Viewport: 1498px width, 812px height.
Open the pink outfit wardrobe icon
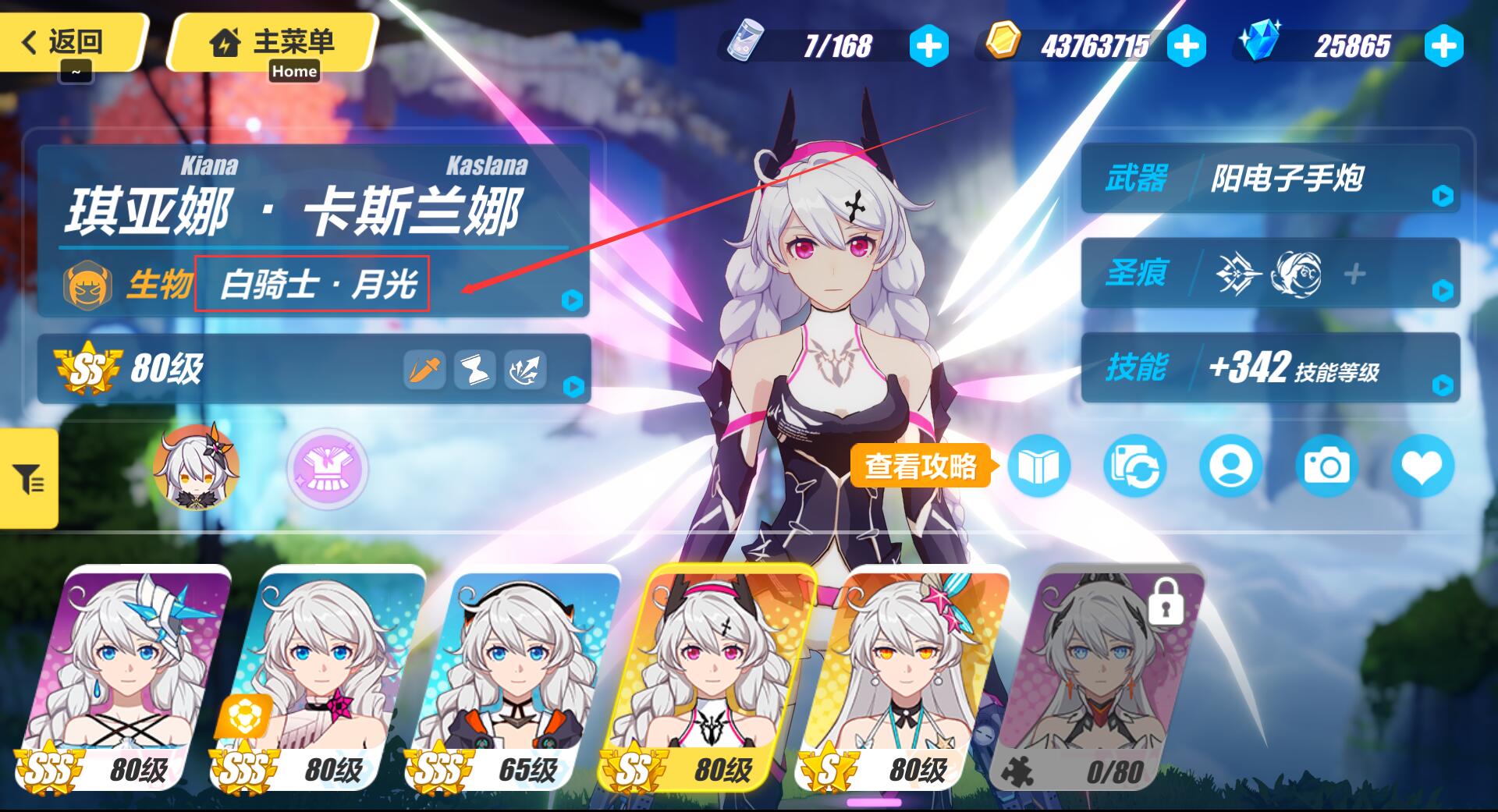[327, 470]
